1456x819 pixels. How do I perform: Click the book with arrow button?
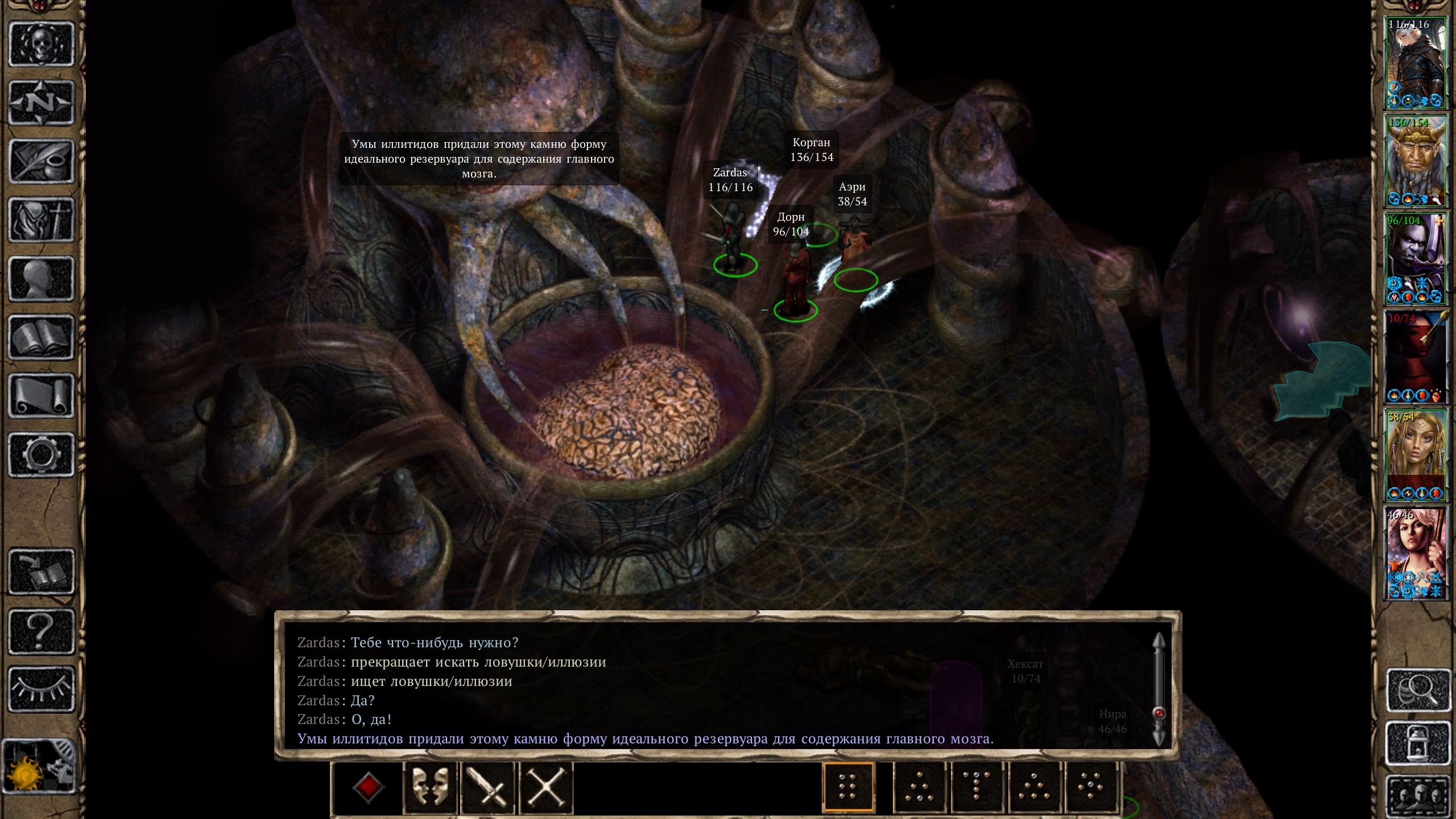(41, 572)
